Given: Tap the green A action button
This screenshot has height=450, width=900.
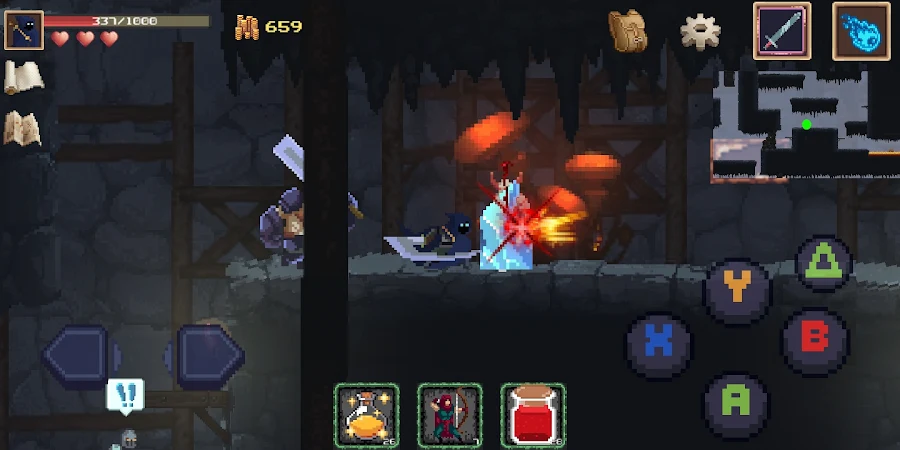Looking at the screenshot, I should (x=737, y=401).
